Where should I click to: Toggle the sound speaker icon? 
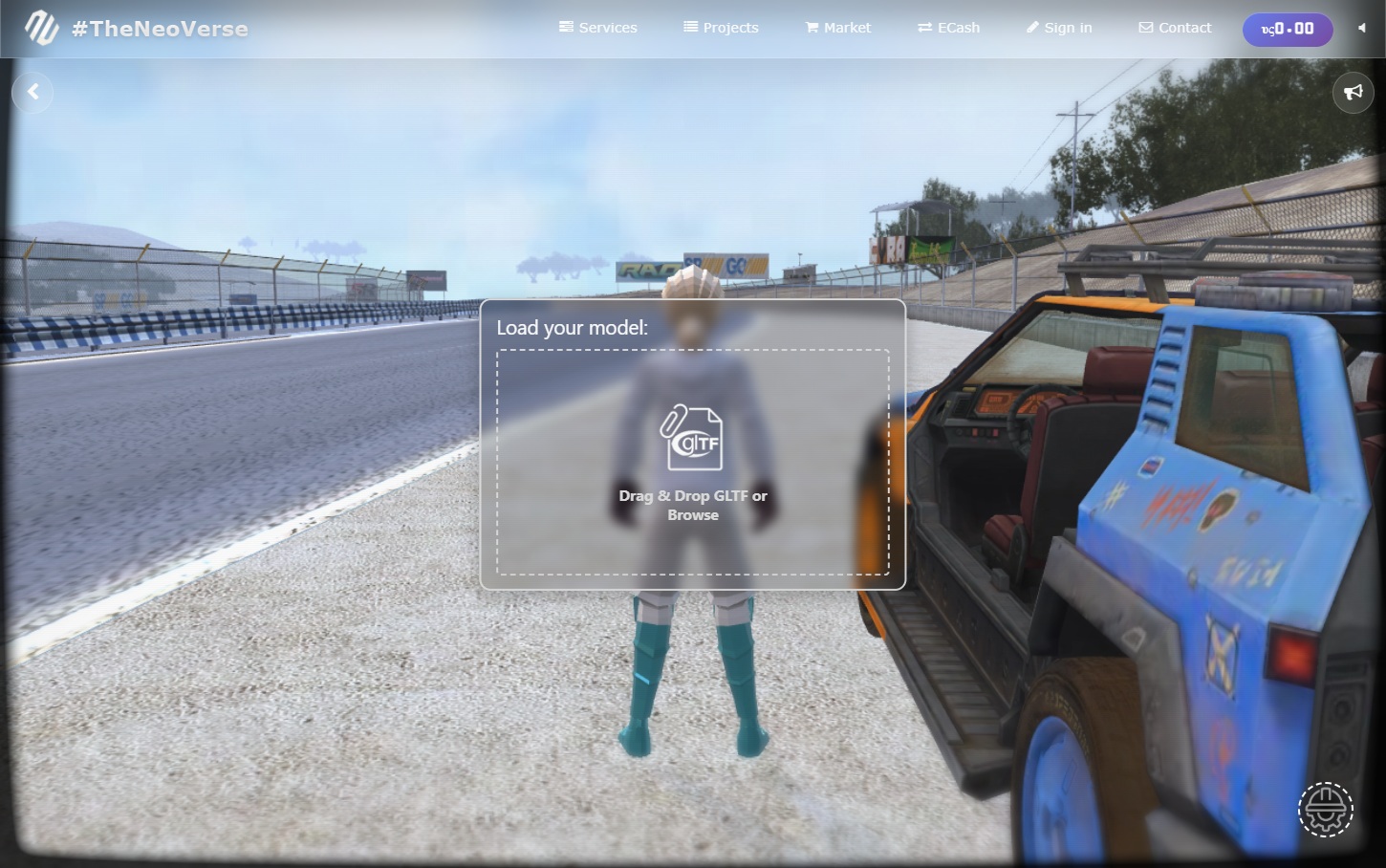click(x=1361, y=28)
